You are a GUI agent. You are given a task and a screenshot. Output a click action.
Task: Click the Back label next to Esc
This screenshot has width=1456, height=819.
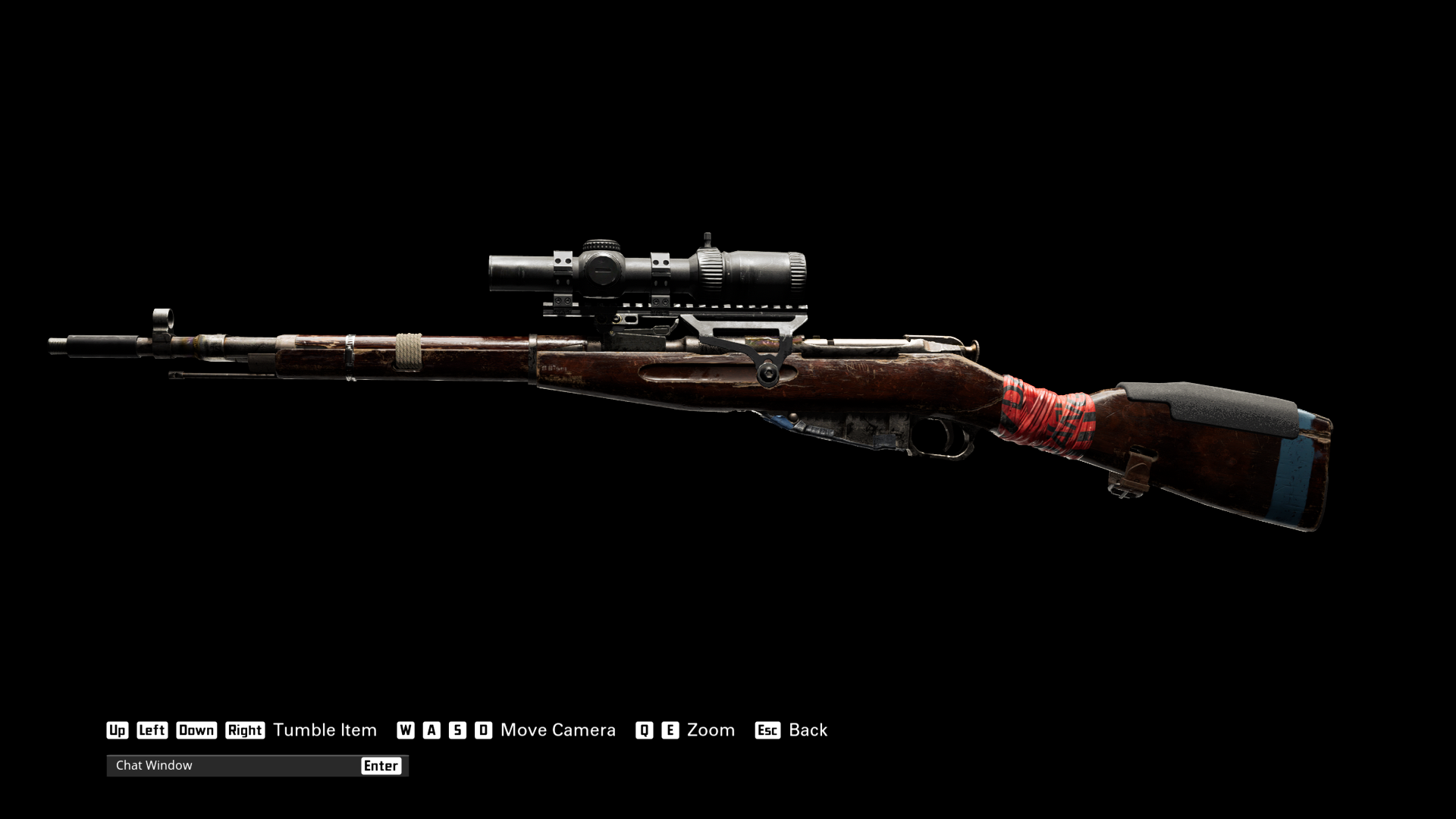coord(808,730)
